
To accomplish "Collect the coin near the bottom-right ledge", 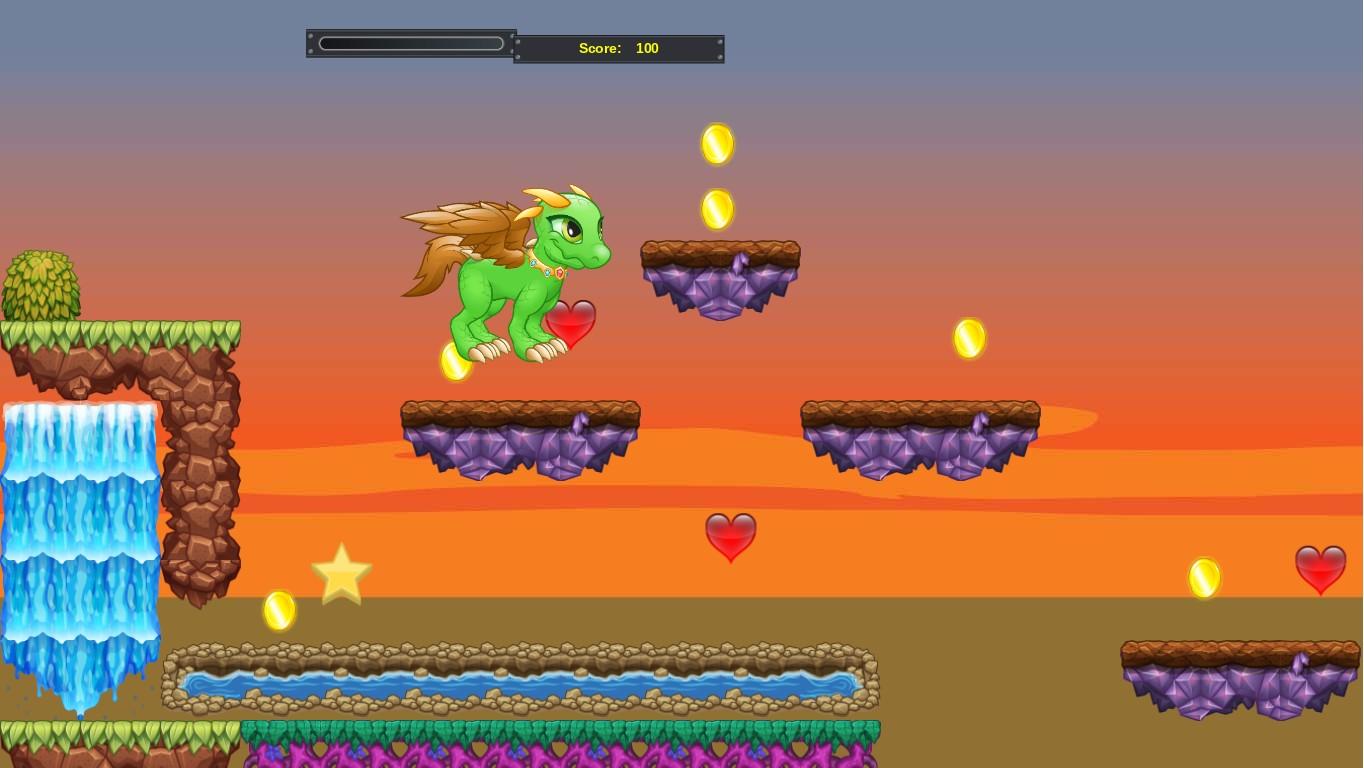I will click(x=1204, y=576).
